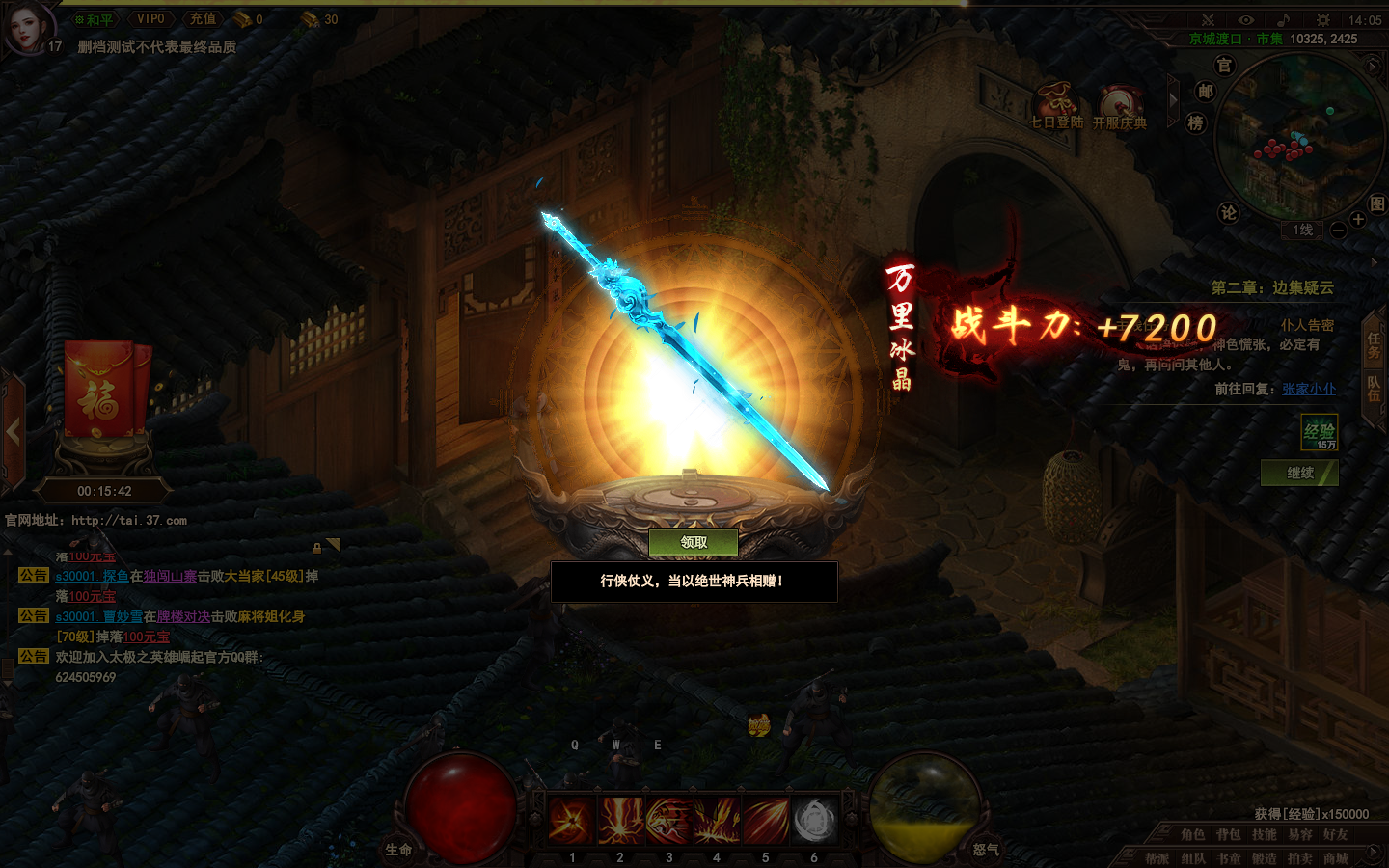Open the 开服庆典 server celebration event
This screenshot has height=868, width=1389.
pos(1119,104)
